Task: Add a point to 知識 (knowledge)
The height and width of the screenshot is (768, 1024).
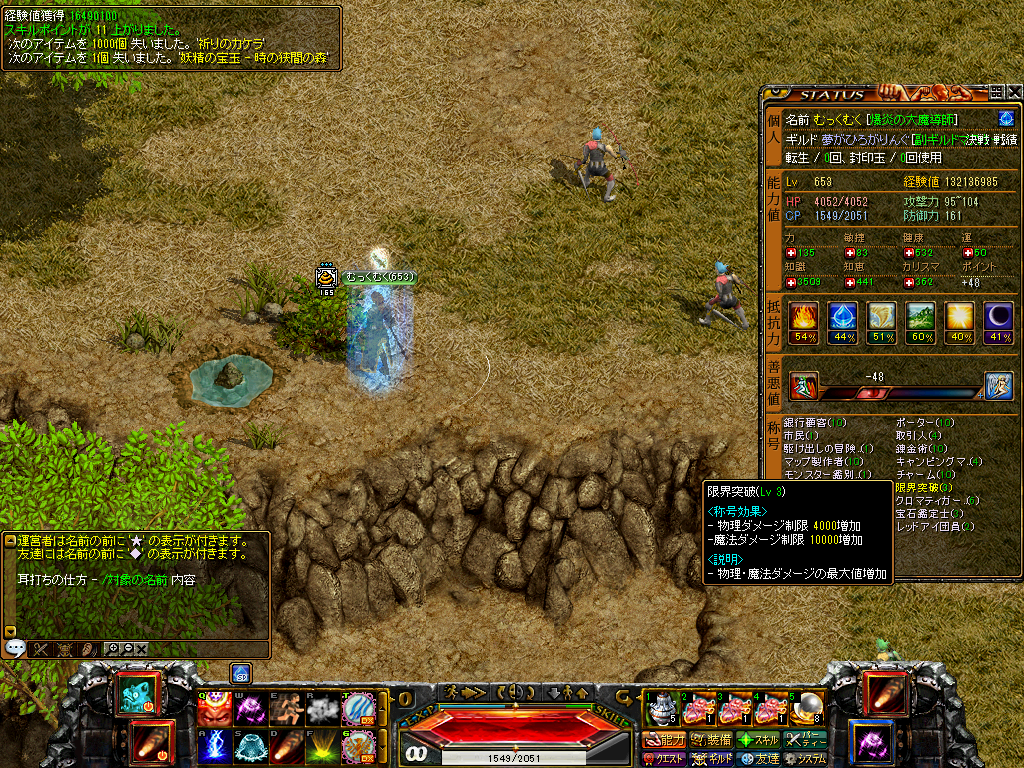Action: [x=791, y=282]
